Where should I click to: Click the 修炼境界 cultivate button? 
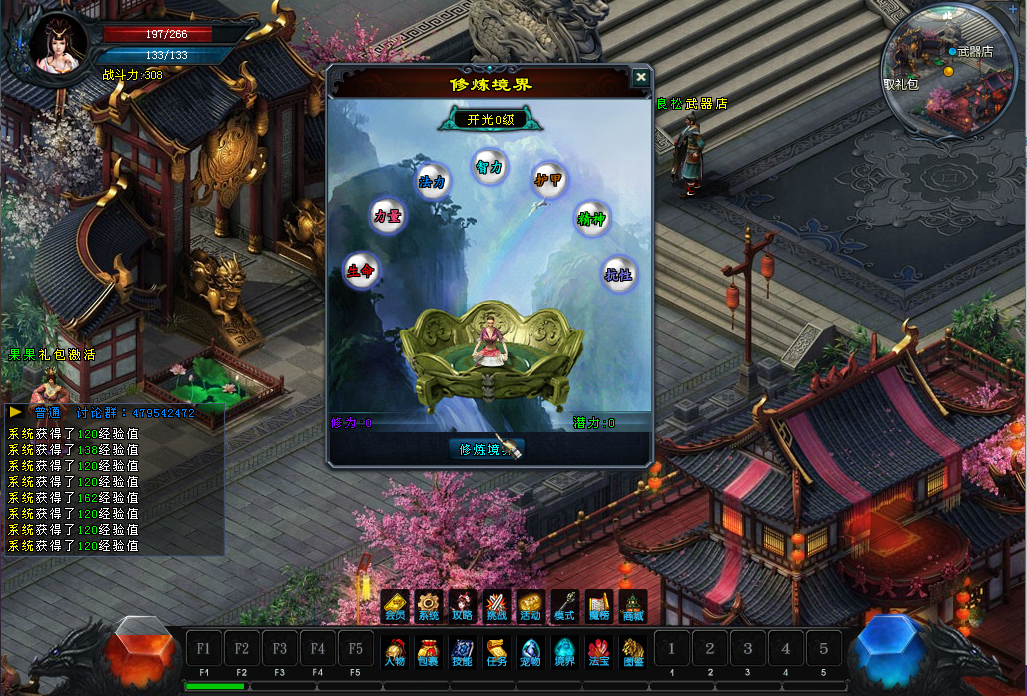pos(486,449)
